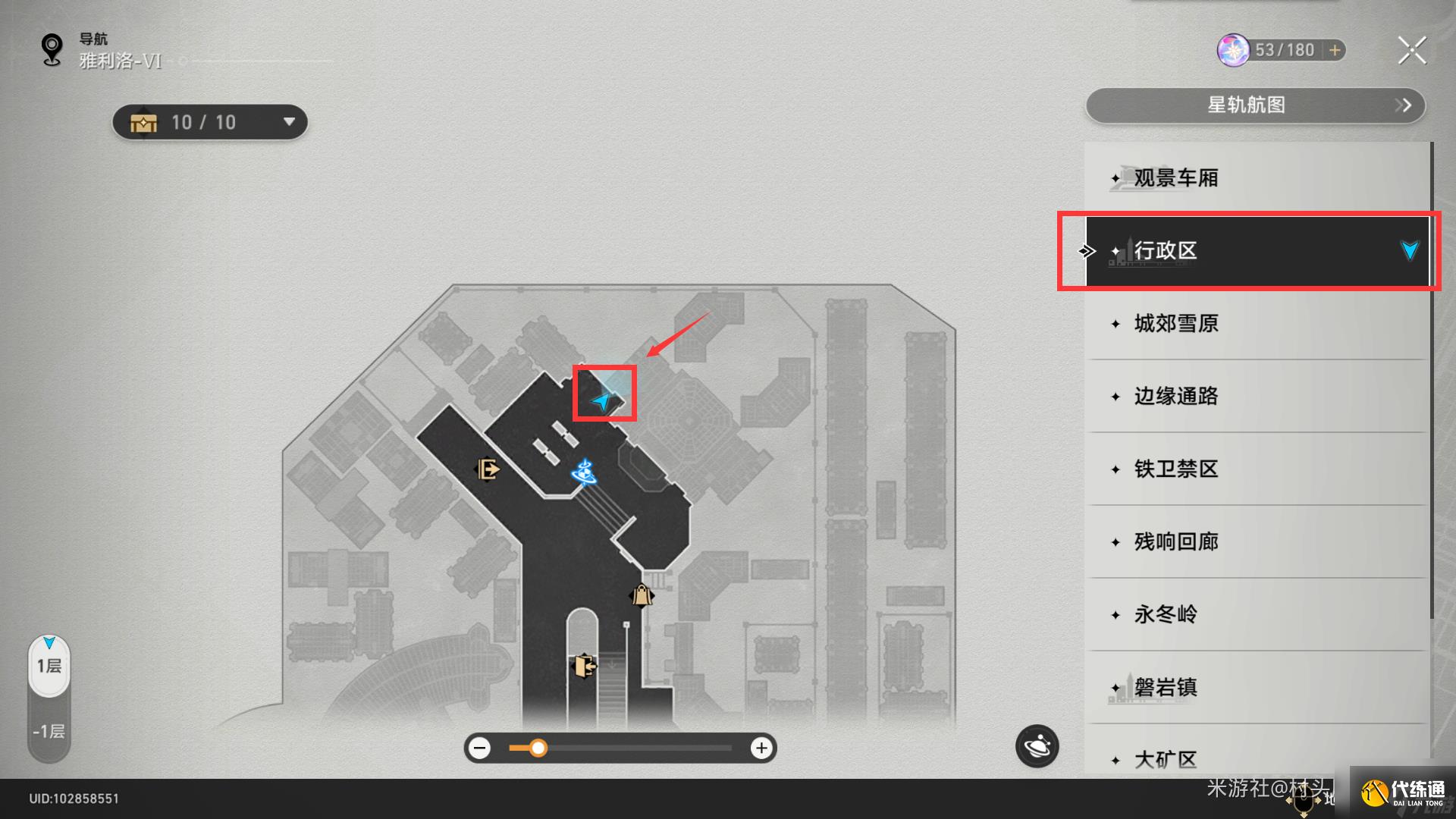Open the 星轨航图 star rail map

click(1255, 105)
